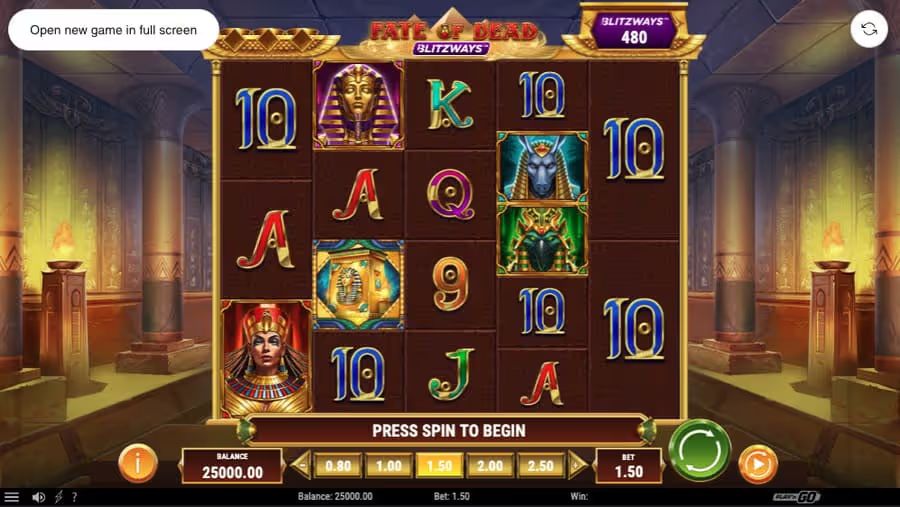Open the orange info paytable button
The image size is (900, 507).
click(x=138, y=463)
